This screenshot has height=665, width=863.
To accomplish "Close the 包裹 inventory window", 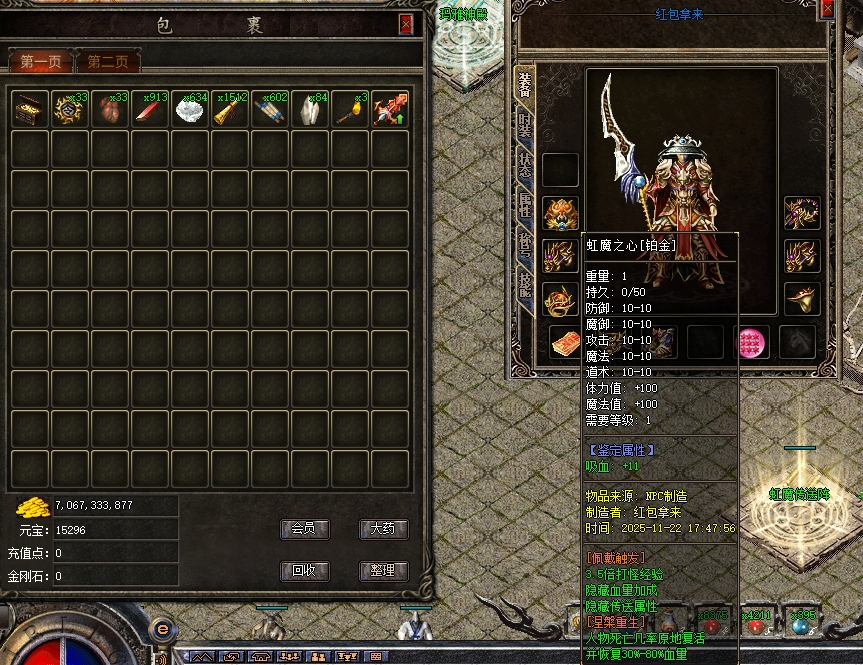I will pyautogui.click(x=405, y=25).
